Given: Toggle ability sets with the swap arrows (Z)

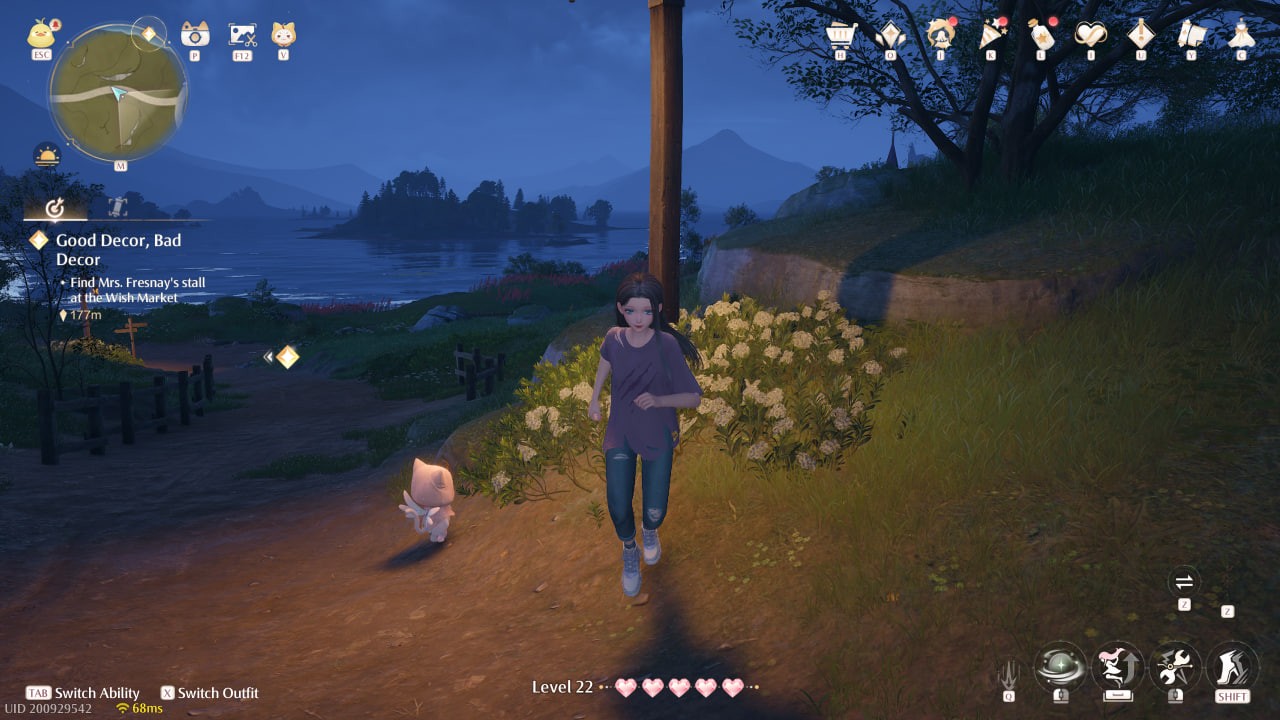Looking at the screenshot, I should (x=1185, y=583).
